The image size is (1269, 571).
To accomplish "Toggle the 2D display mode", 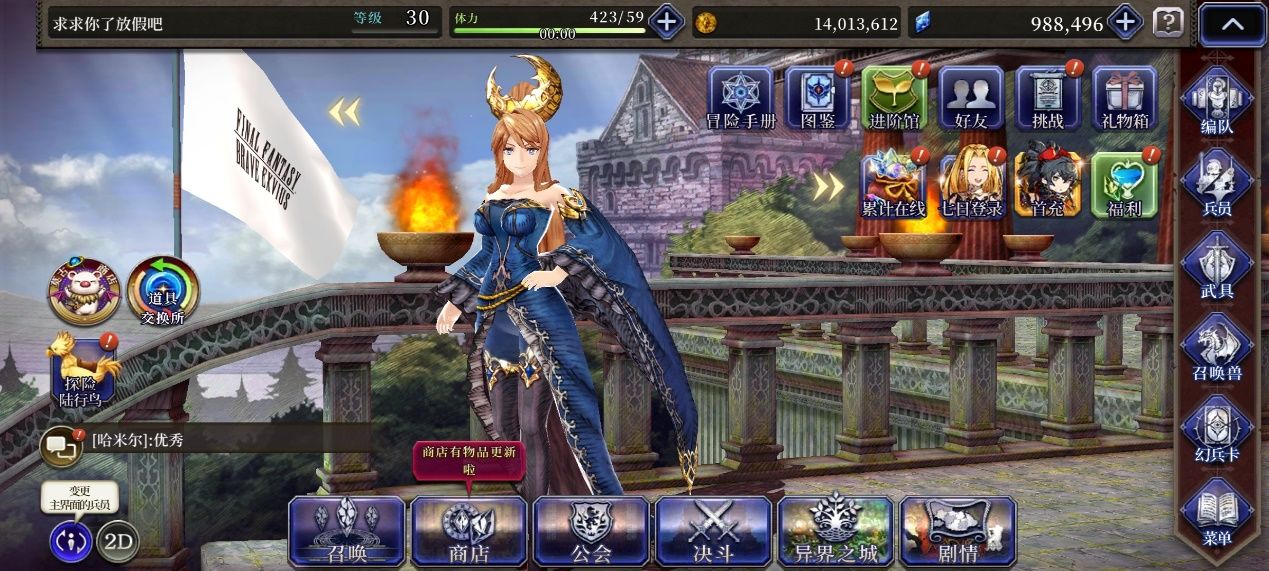I will 118,541.
